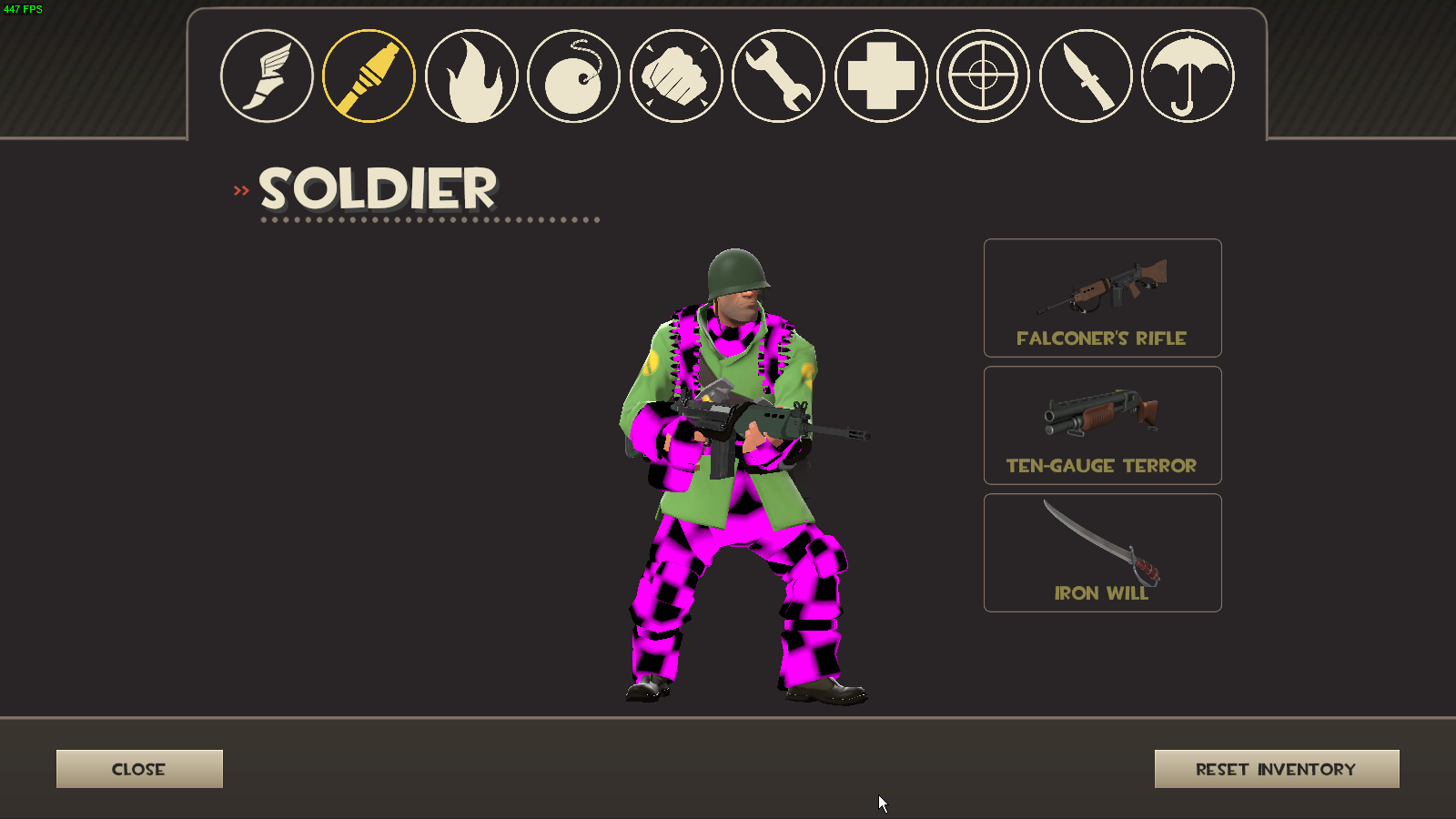
Task: Select the Ten-Gauge Terror shotgun slot
Action: 1102,425
